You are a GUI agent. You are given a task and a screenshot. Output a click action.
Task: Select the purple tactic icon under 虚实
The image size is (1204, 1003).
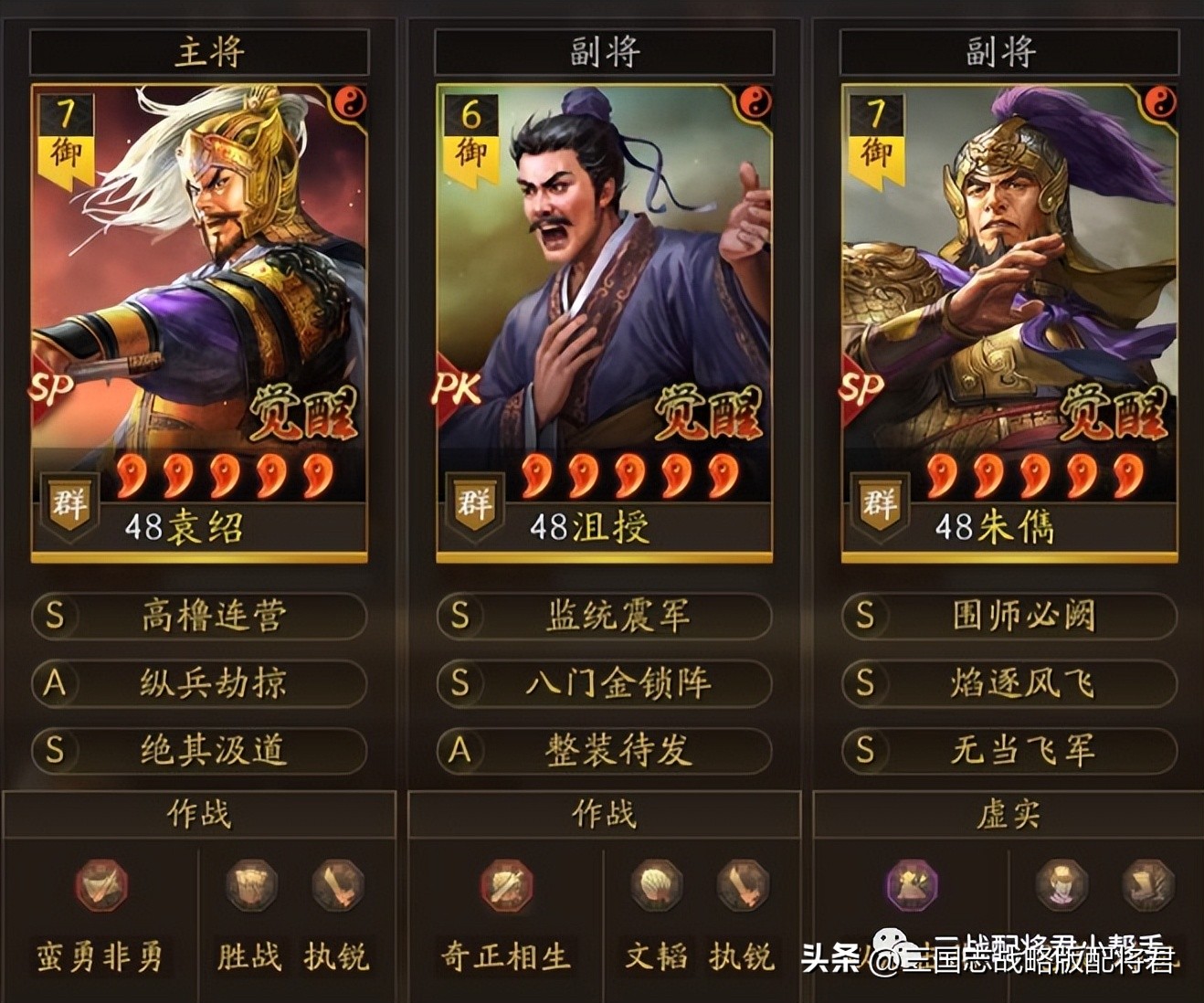pyautogui.click(x=910, y=884)
